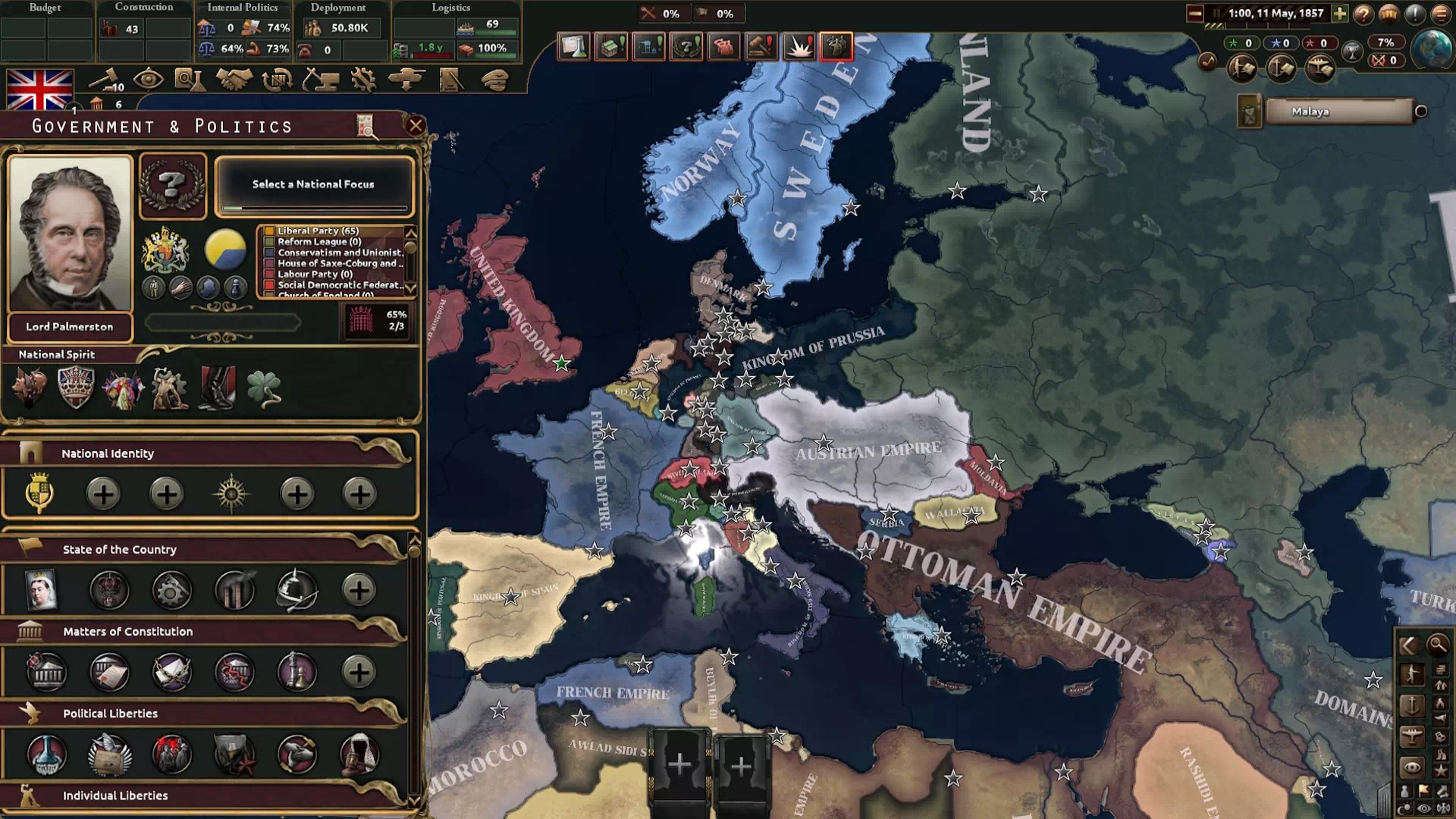Open Select a National Focus

[314, 185]
